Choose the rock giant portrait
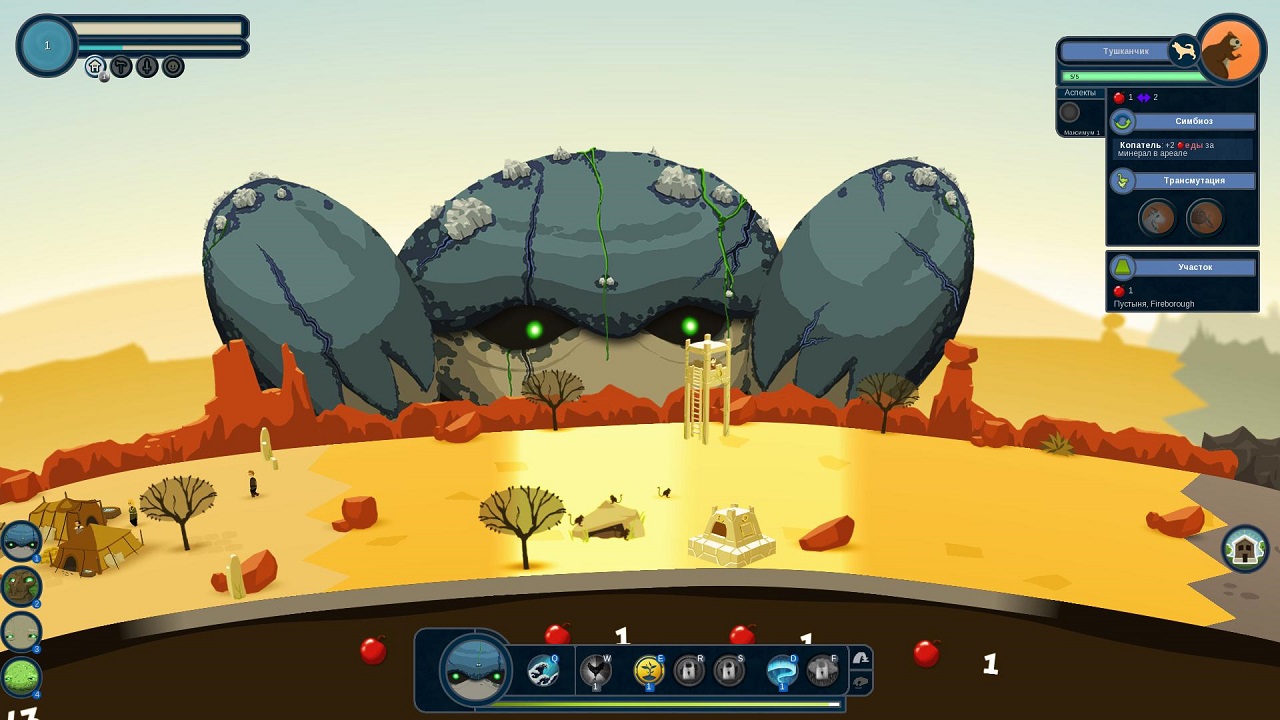The width and height of the screenshot is (1280, 720). (21, 632)
